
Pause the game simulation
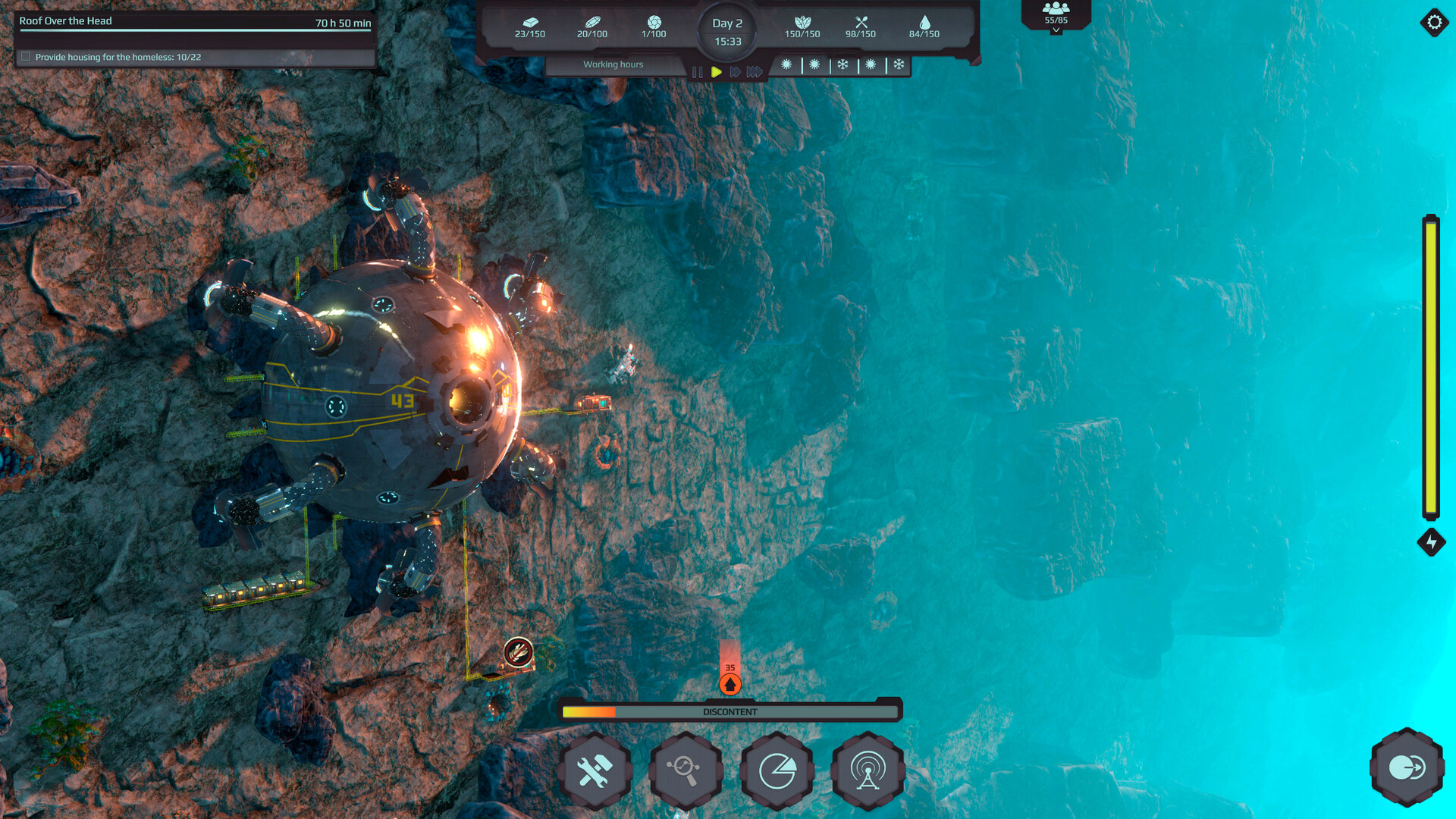pyautogui.click(x=698, y=72)
